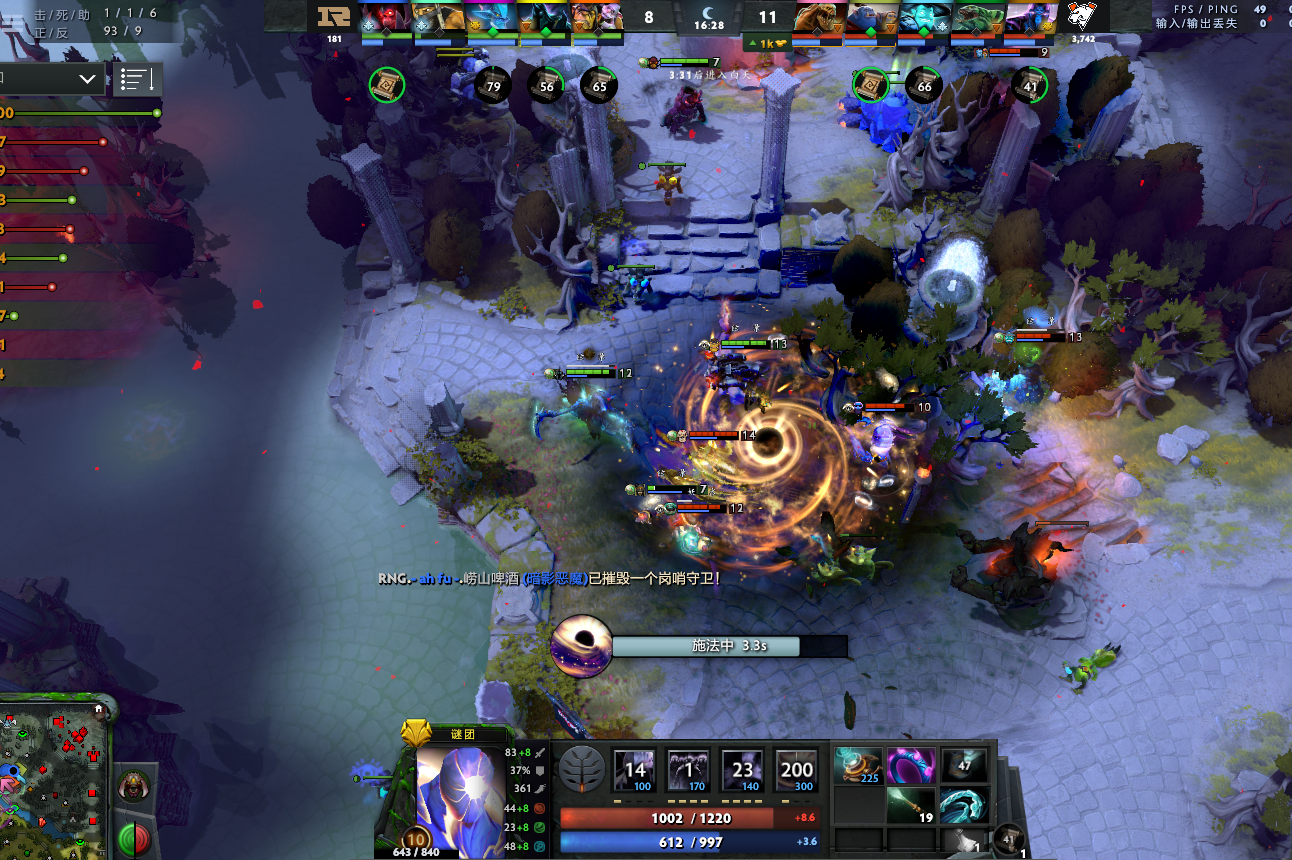Viewport: 1292px width, 860px height.
Task: Click the Arcane Boots inventory slot
Action: click(x=859, y=767)
